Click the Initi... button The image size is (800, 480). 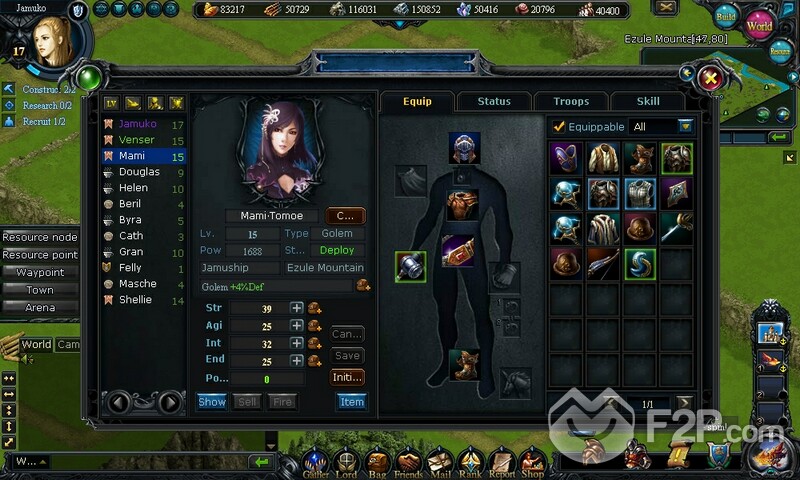(347, 377)
